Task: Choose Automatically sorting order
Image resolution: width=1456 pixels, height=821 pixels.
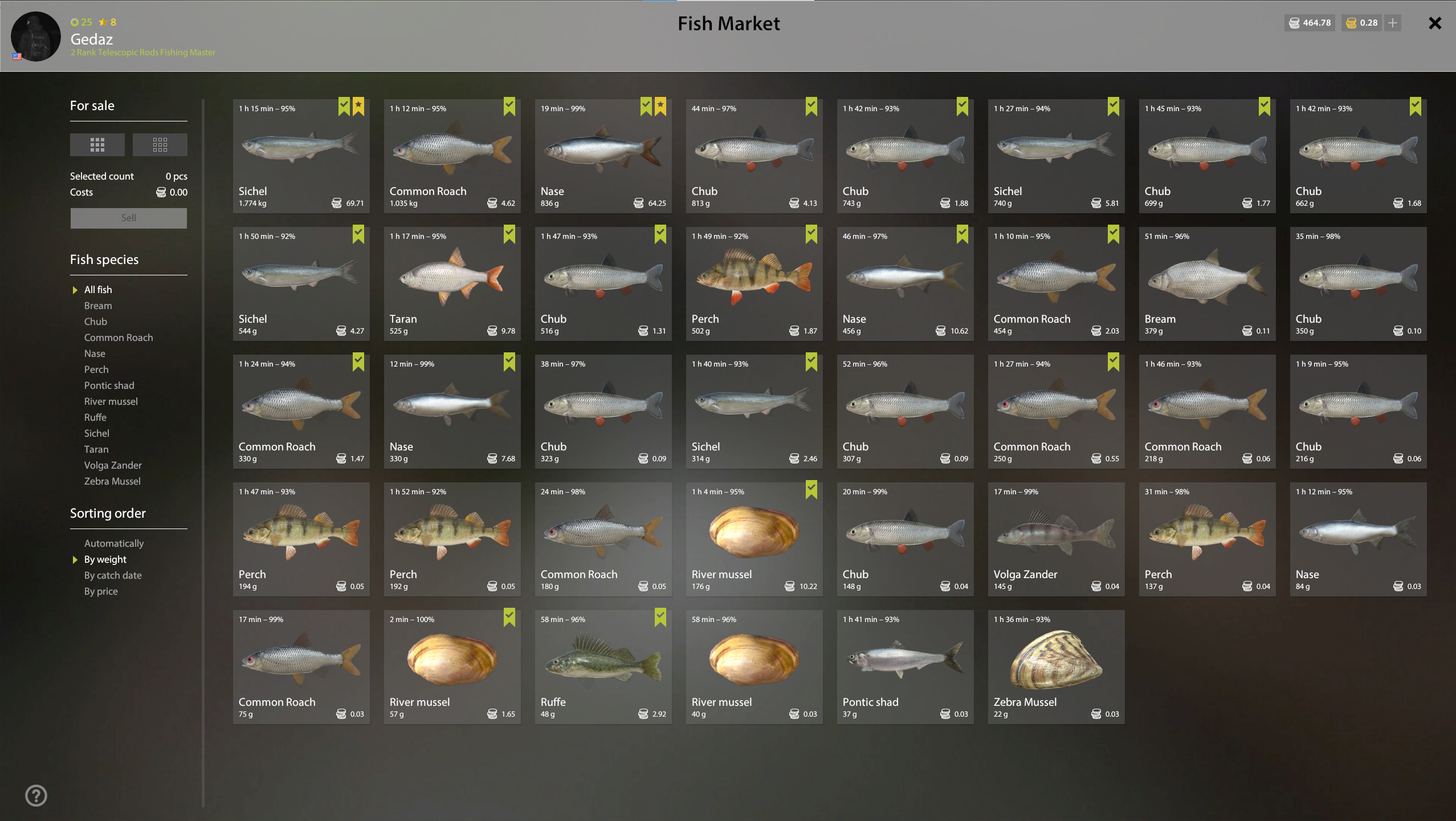Action: tap(114, 543)
